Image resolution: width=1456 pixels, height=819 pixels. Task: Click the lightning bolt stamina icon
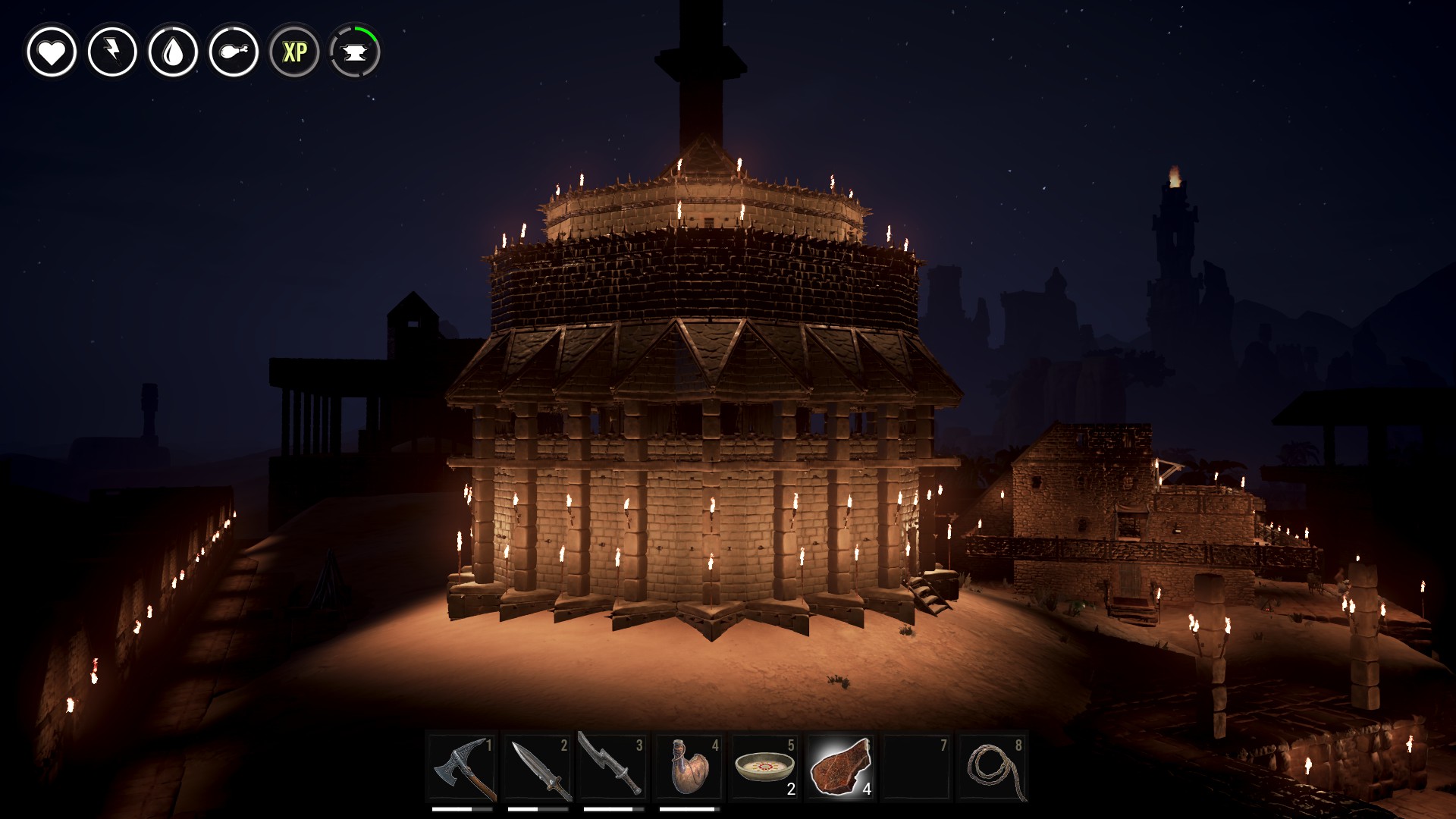[x=112, y=52]
